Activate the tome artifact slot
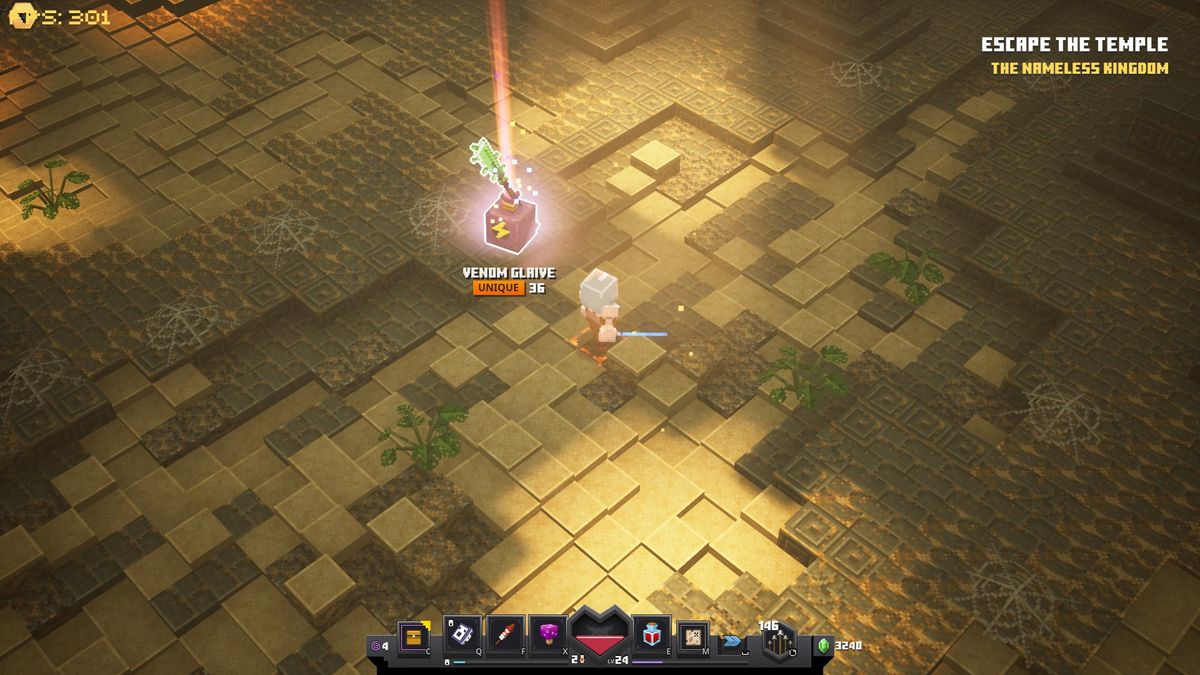This screenshot has height=675, width=1200. pyautogui.click(x=462, y=634)
